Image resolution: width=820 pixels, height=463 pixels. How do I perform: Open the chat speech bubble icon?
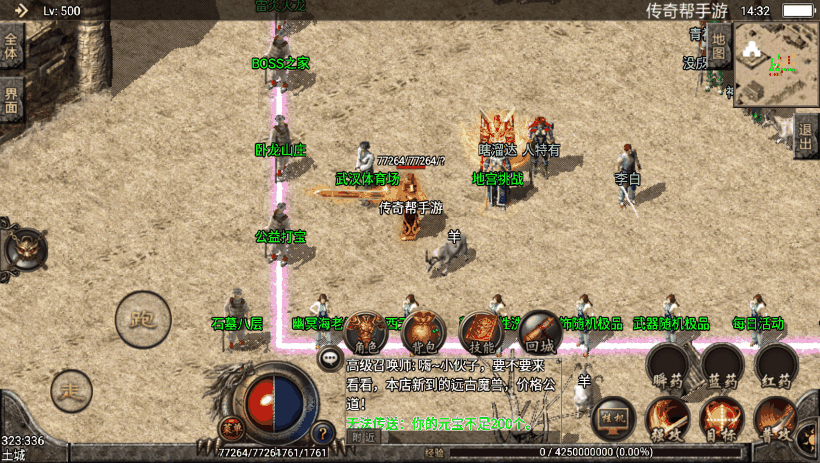click(329, 357)
